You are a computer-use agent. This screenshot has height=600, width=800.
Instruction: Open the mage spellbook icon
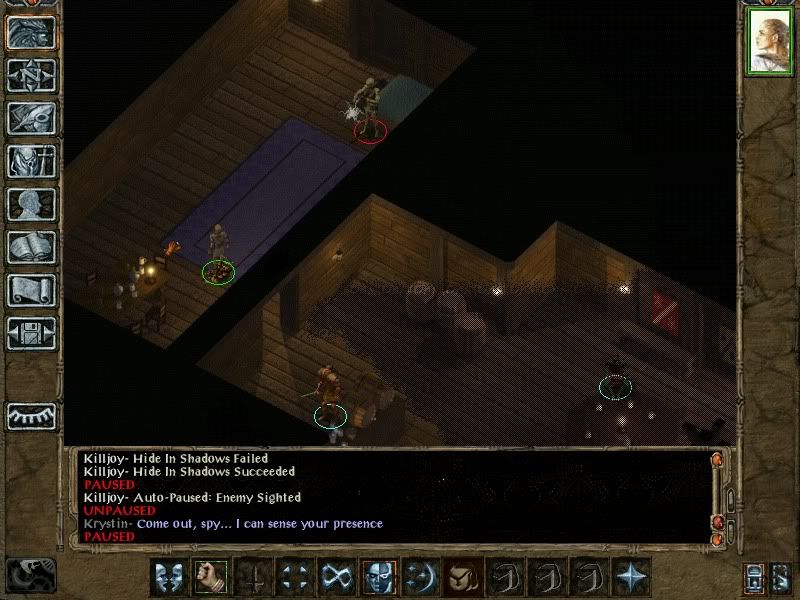(x=31, y=247)
